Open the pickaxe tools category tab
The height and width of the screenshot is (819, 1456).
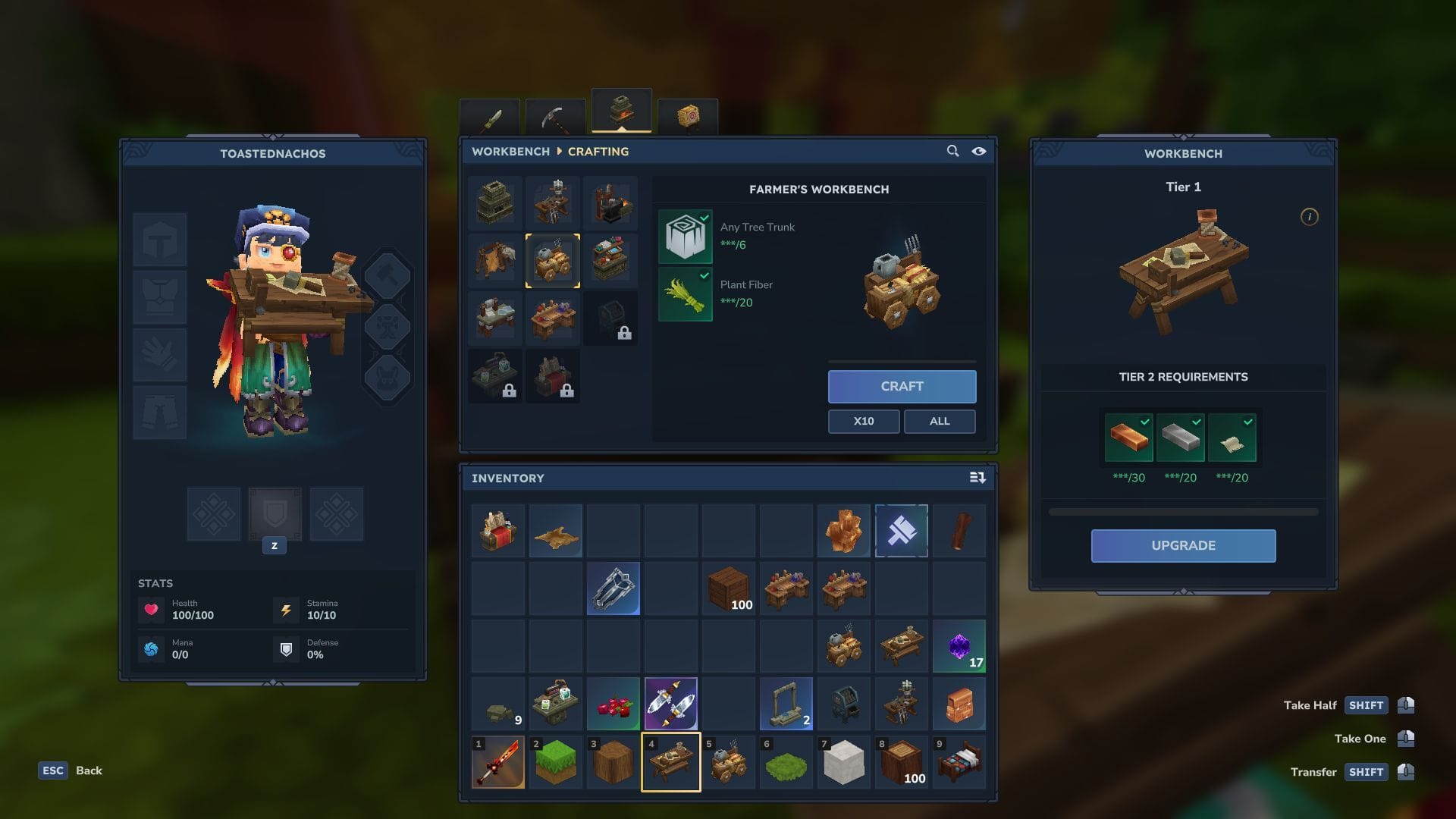click(557, 115)
